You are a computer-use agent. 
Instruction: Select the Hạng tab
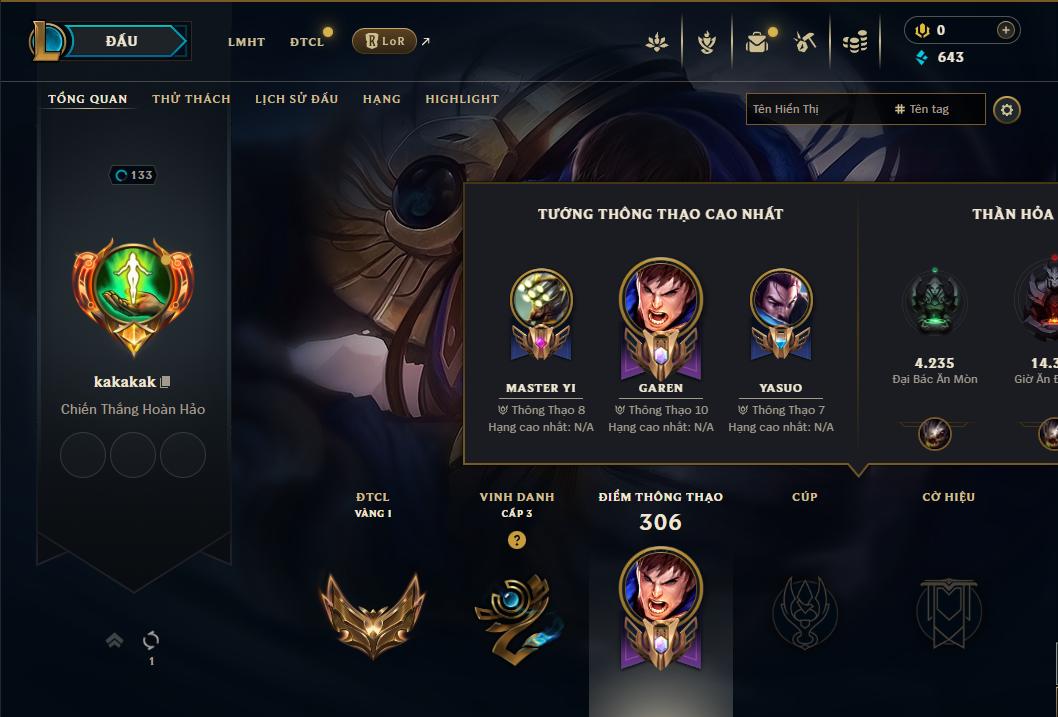coord(381,99)
